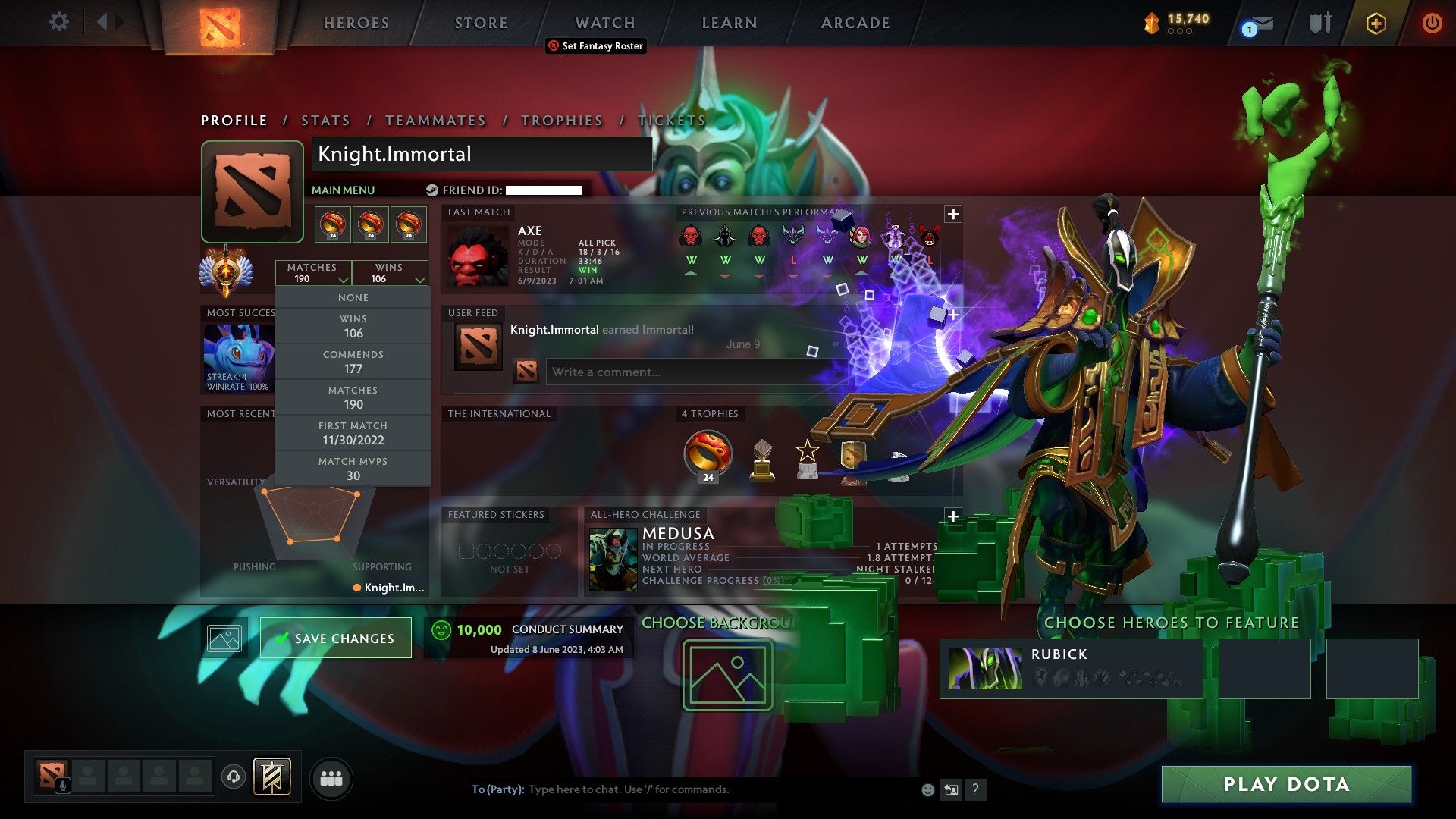Open the WATCH menu
The image size is (1456, 819).
click(604, 22)
